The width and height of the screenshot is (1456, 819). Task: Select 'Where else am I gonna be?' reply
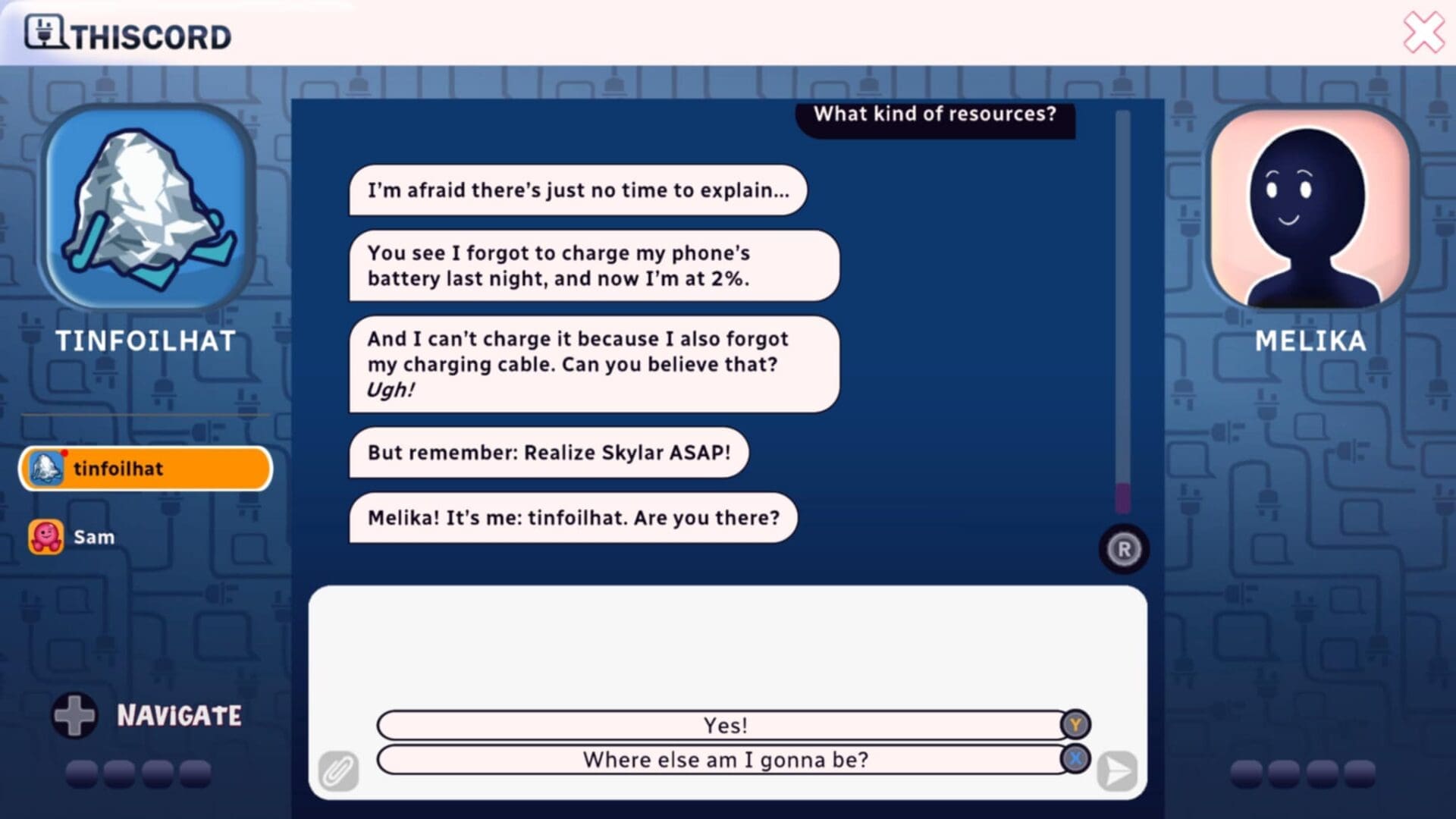(x=724, y=759)
